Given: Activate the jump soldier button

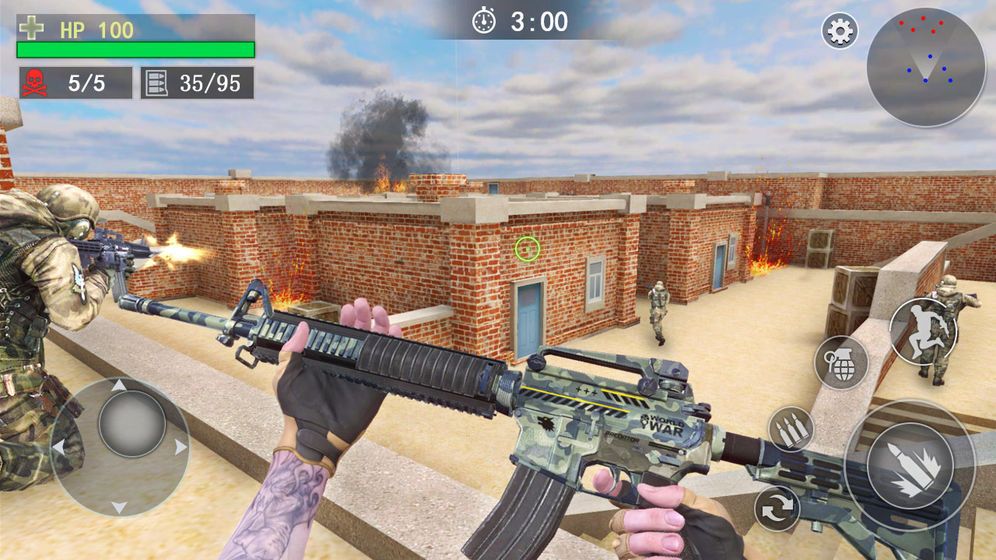Looking at the screenshot, I should tap(923, 331).
